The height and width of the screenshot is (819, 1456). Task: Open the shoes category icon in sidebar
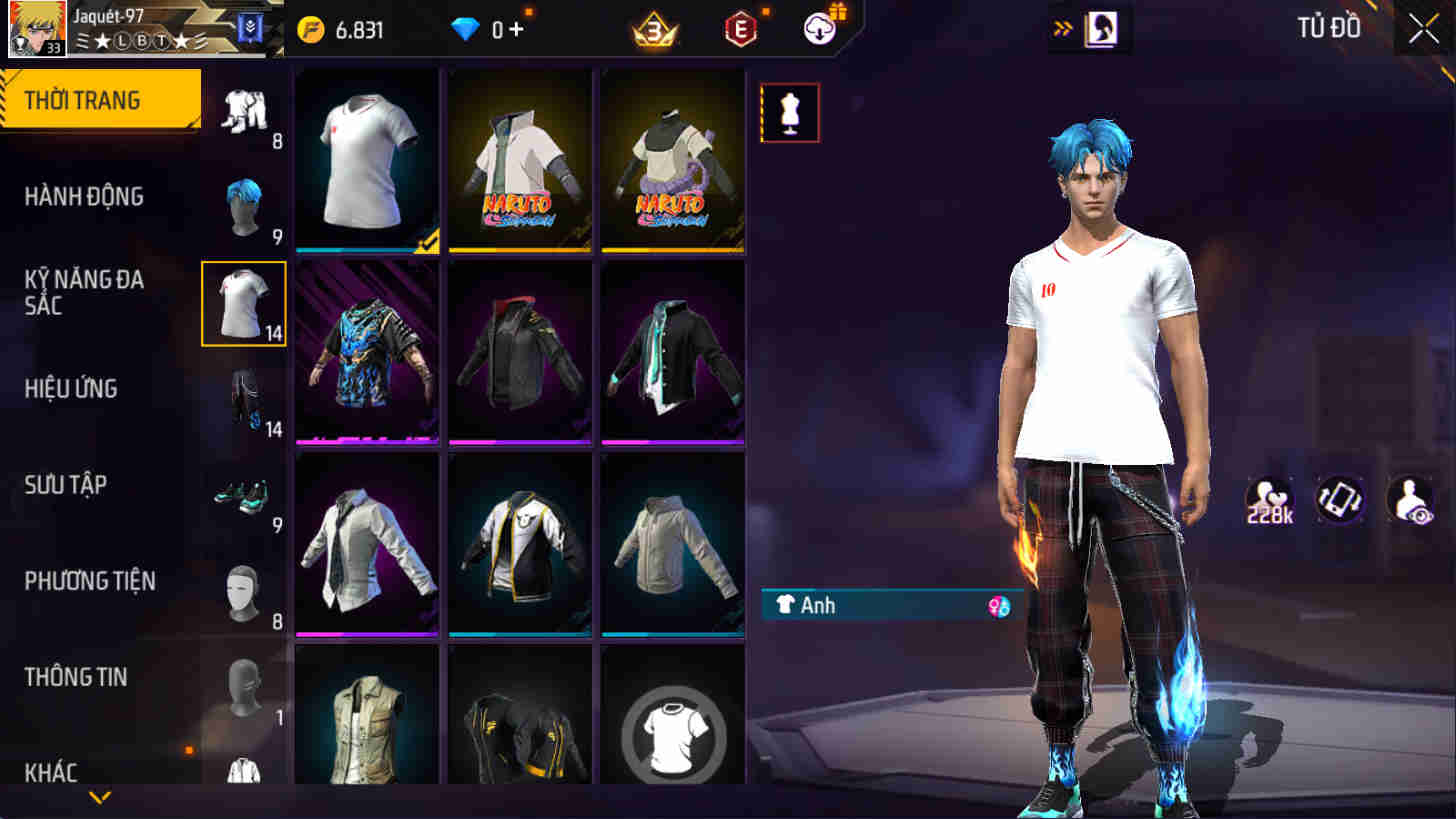tap(243, 495)
